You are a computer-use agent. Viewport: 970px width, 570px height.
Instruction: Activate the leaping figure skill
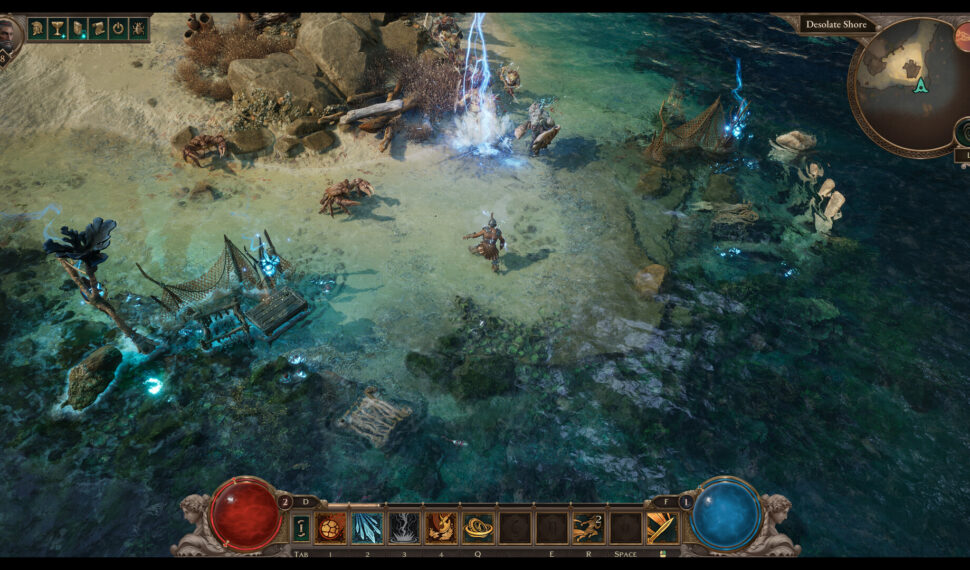tap(588, 527)
